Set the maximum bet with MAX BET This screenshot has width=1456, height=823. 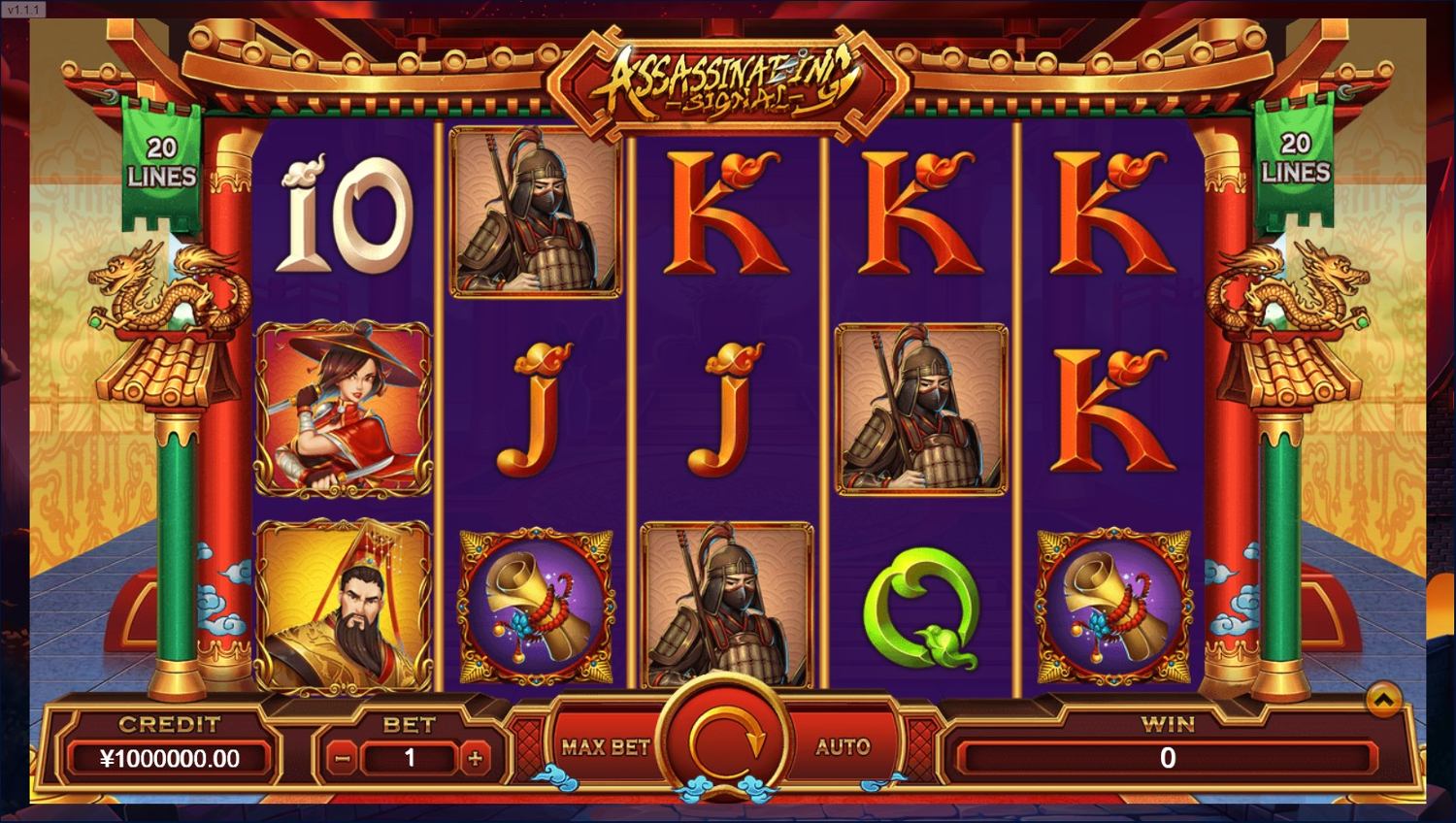(x=605, y=746)
